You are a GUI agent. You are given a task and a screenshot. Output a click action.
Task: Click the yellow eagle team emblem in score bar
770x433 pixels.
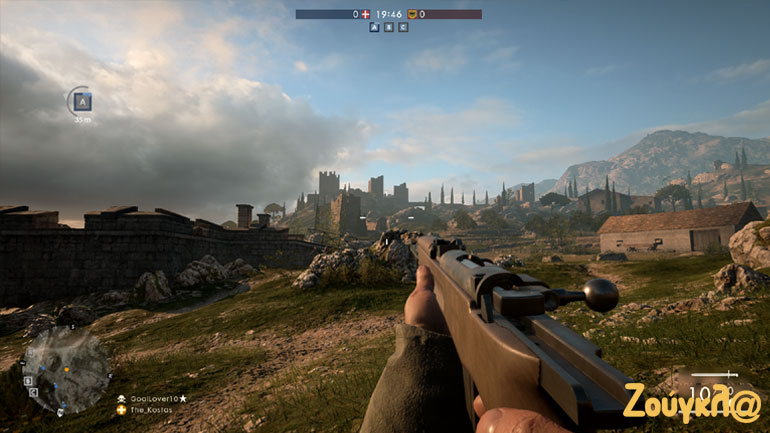pos(411,14)
